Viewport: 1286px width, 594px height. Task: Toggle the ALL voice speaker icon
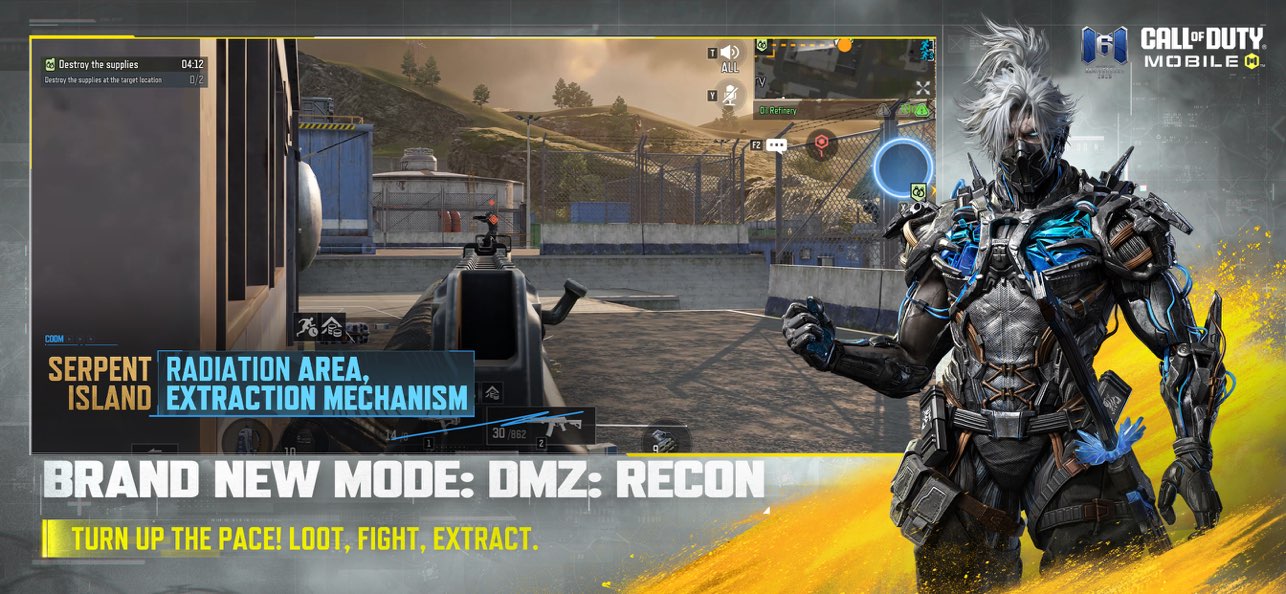(x=730, y=54)
